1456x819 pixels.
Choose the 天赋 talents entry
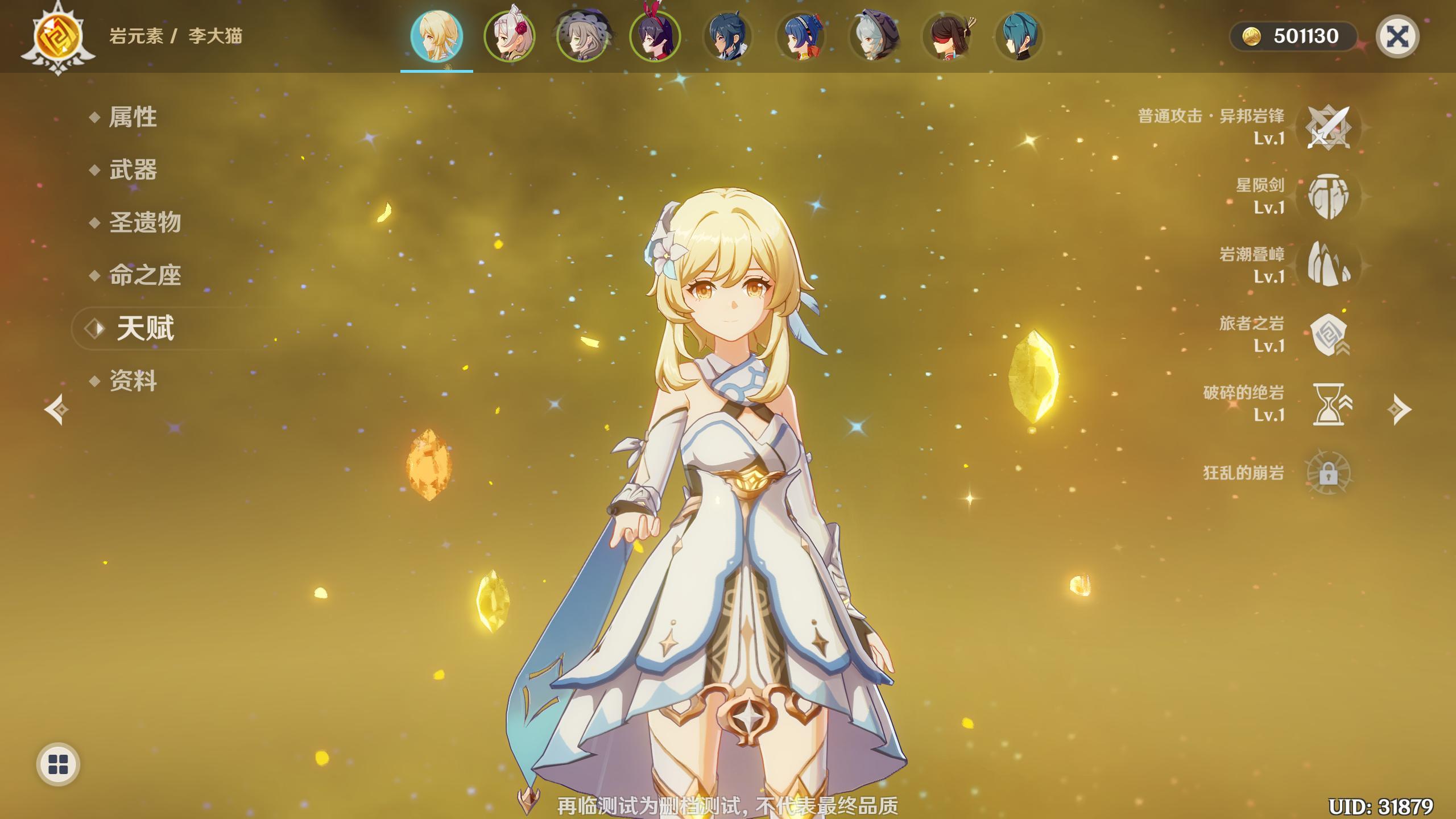145,328
